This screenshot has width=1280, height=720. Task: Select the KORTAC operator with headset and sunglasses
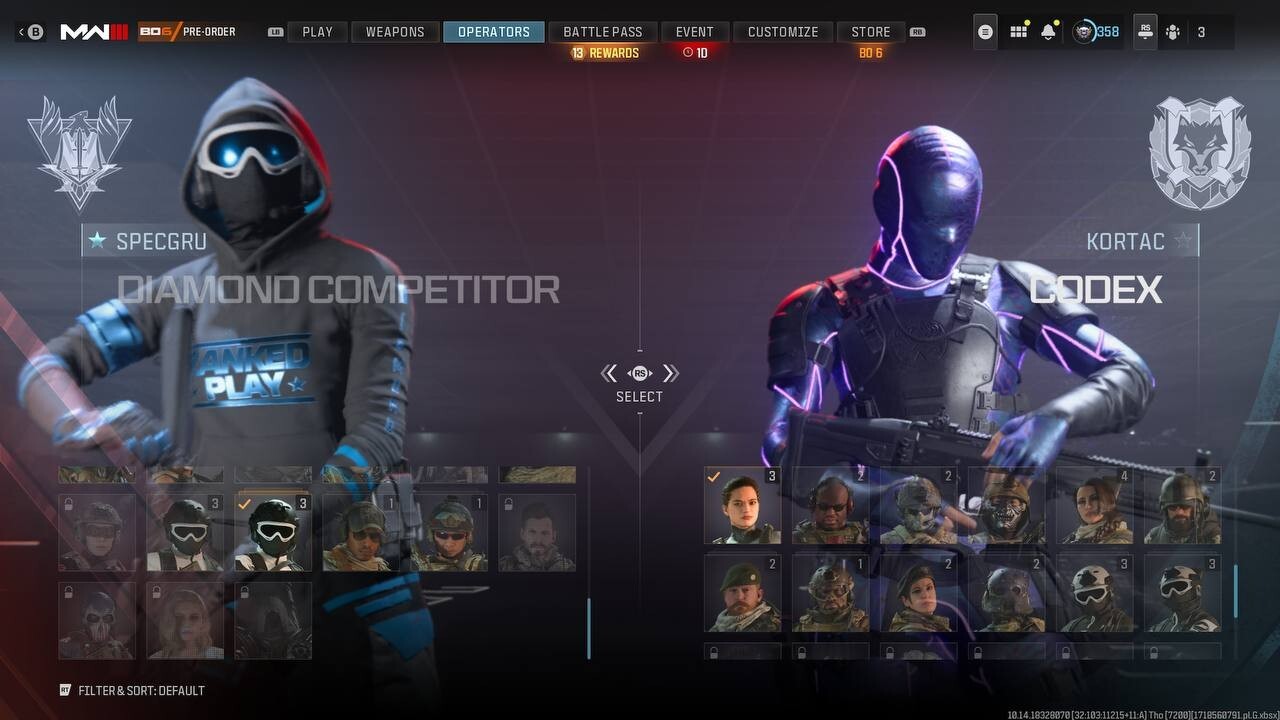[830, 505]
